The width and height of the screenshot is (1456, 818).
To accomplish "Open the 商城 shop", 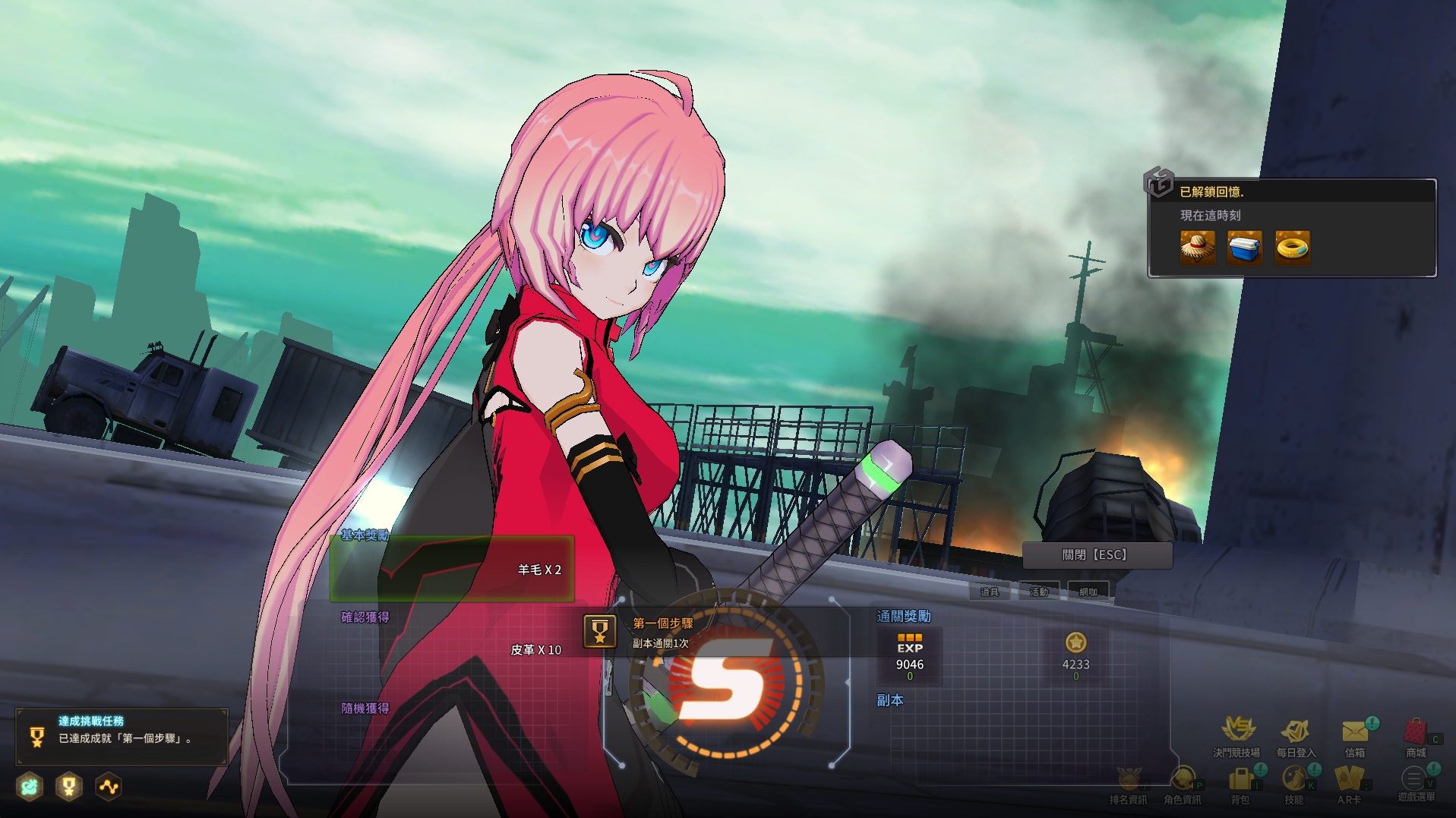I will pos(1416,734).
